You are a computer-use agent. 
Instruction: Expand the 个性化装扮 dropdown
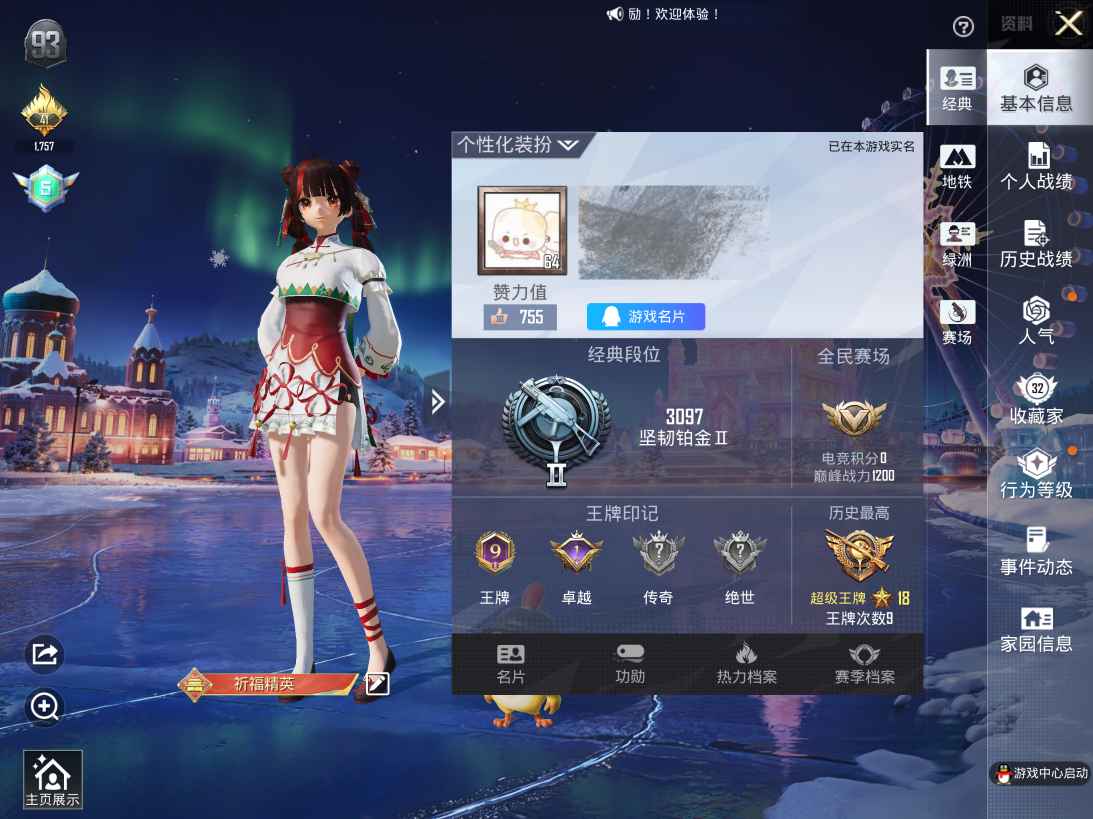(x=517, y=145)
